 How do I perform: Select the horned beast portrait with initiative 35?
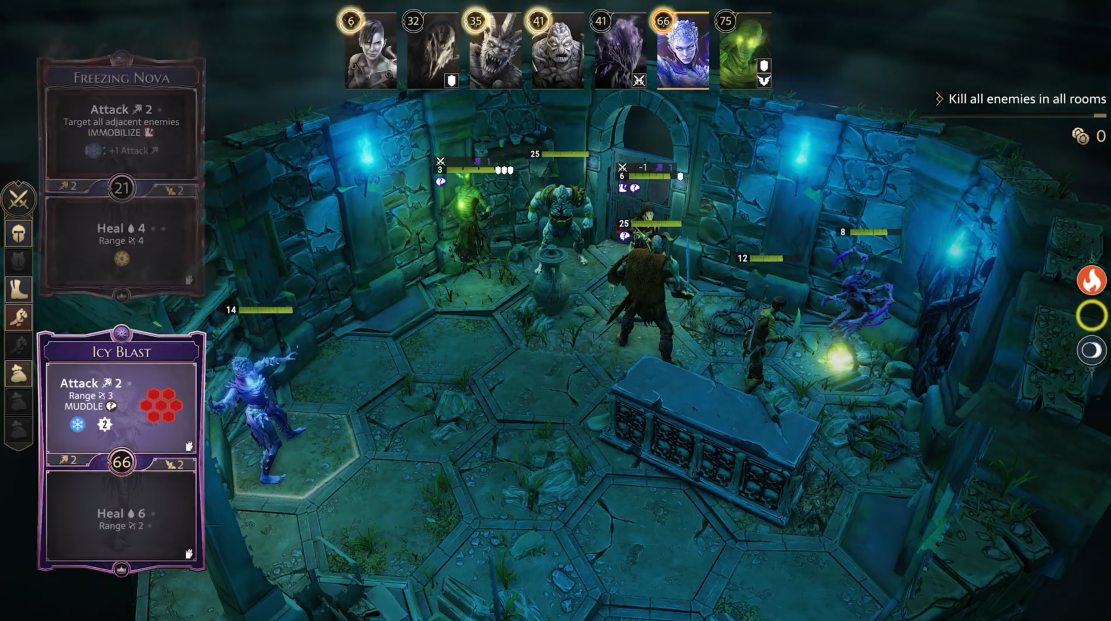pyautogui.click(x=495, y=51)
